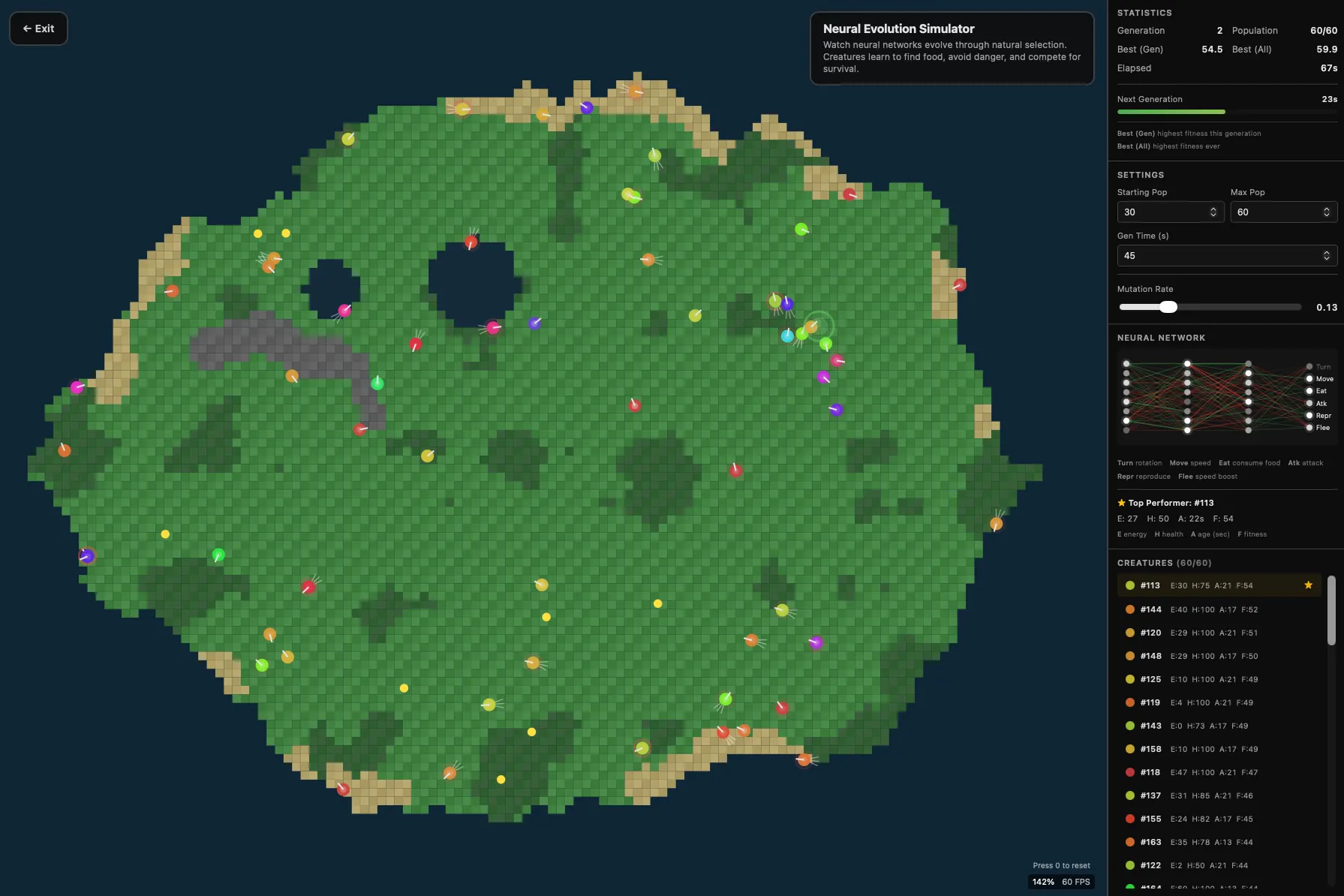Click the Atk output node

(x=1309, y=403)
